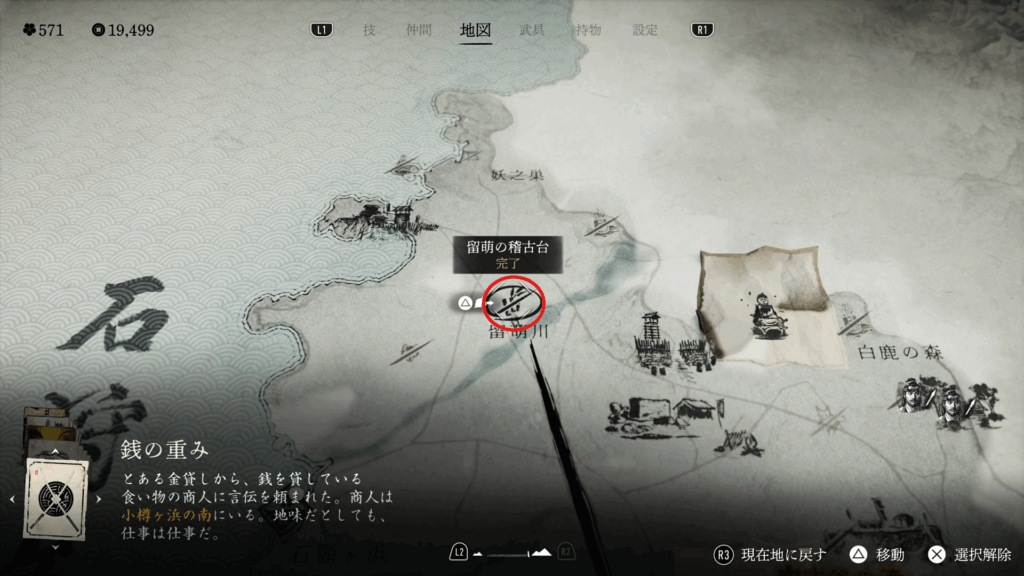1024x576 pixels.
Task: Select the 地図 map tab
Action: coord(475,30)
